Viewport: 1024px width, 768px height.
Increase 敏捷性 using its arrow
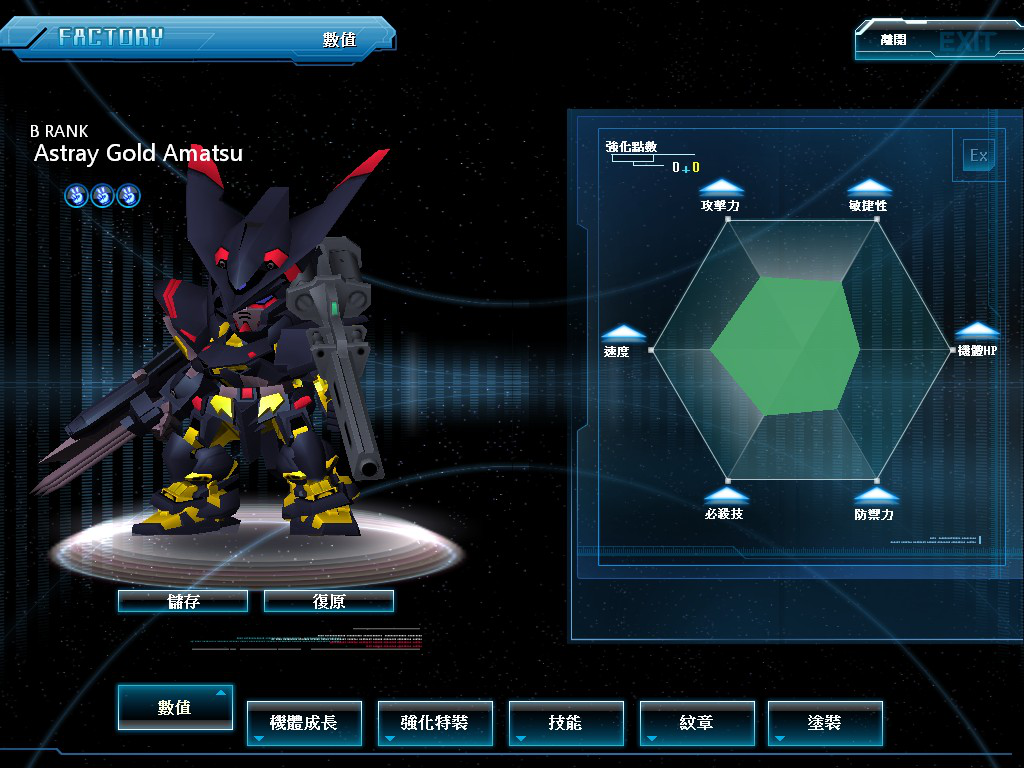868,187
